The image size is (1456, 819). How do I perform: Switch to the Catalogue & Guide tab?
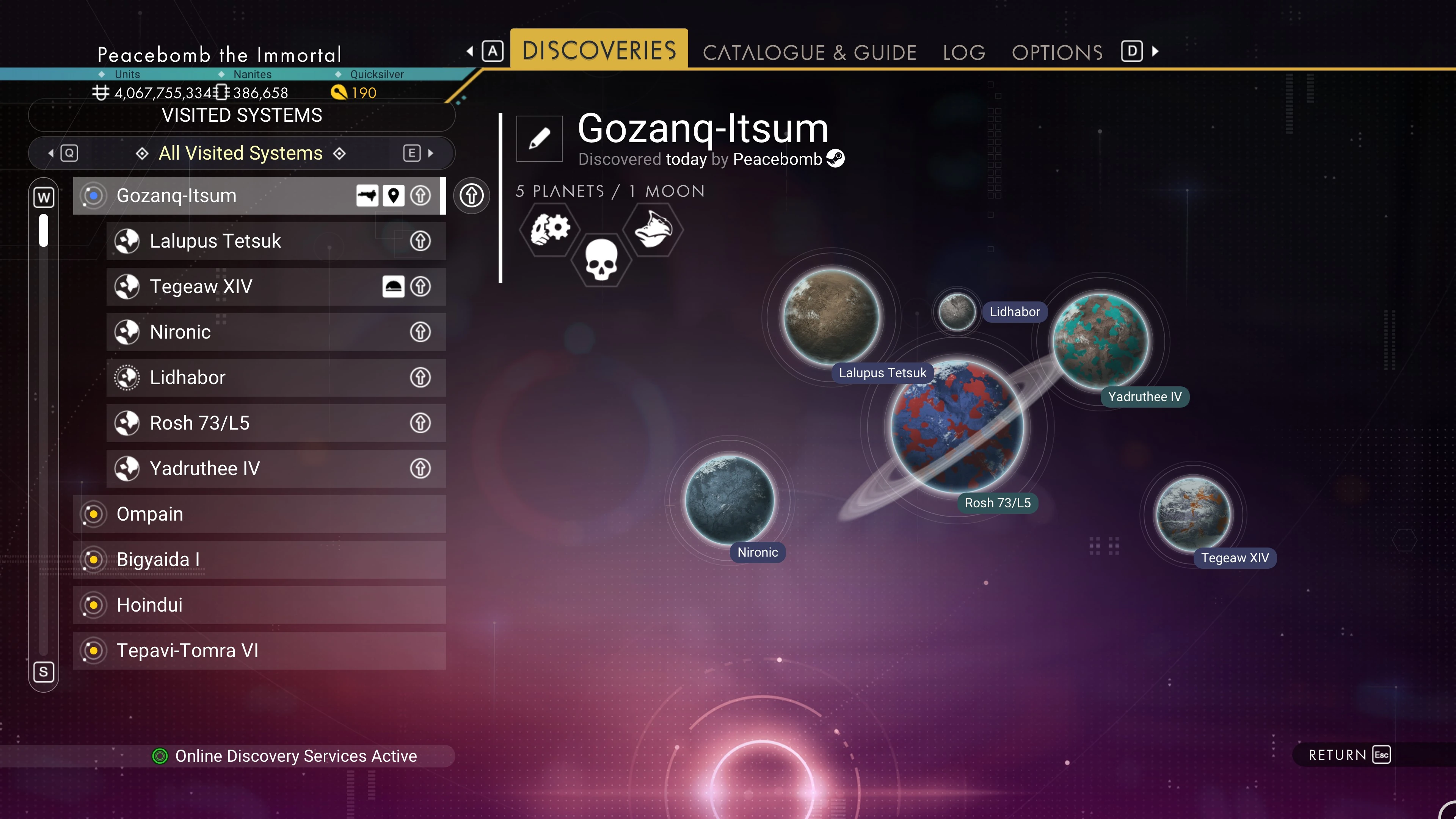tap(809, 52)
